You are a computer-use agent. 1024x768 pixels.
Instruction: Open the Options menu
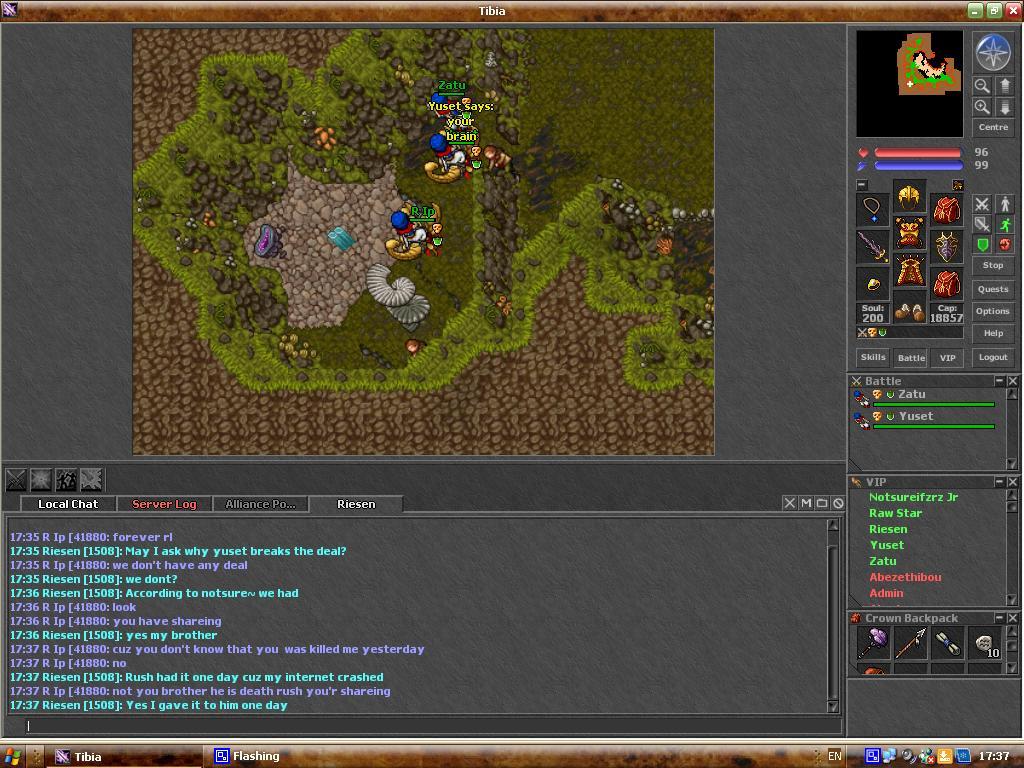[x=992, y=311]
